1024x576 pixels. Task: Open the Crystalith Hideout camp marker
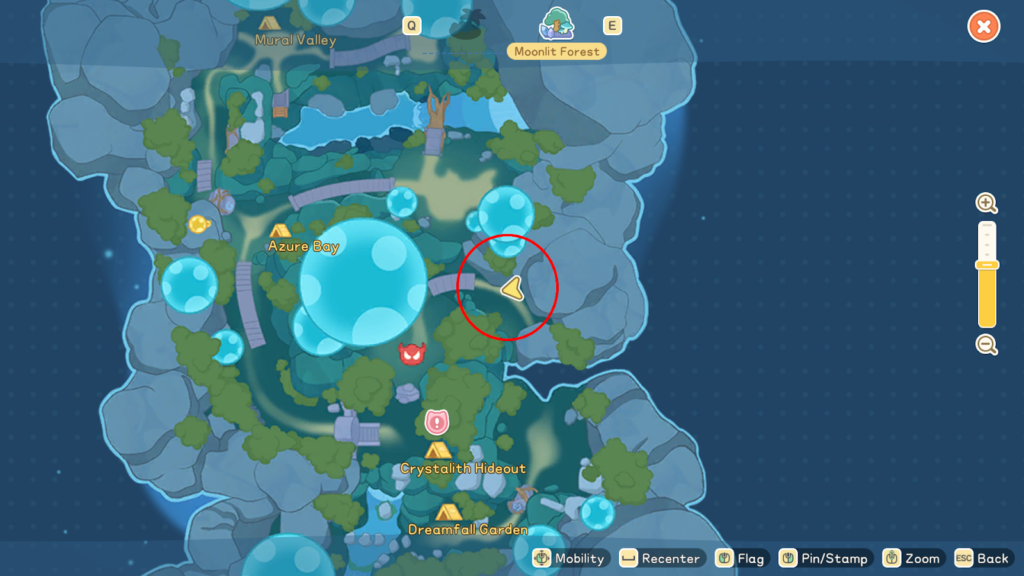437,451
